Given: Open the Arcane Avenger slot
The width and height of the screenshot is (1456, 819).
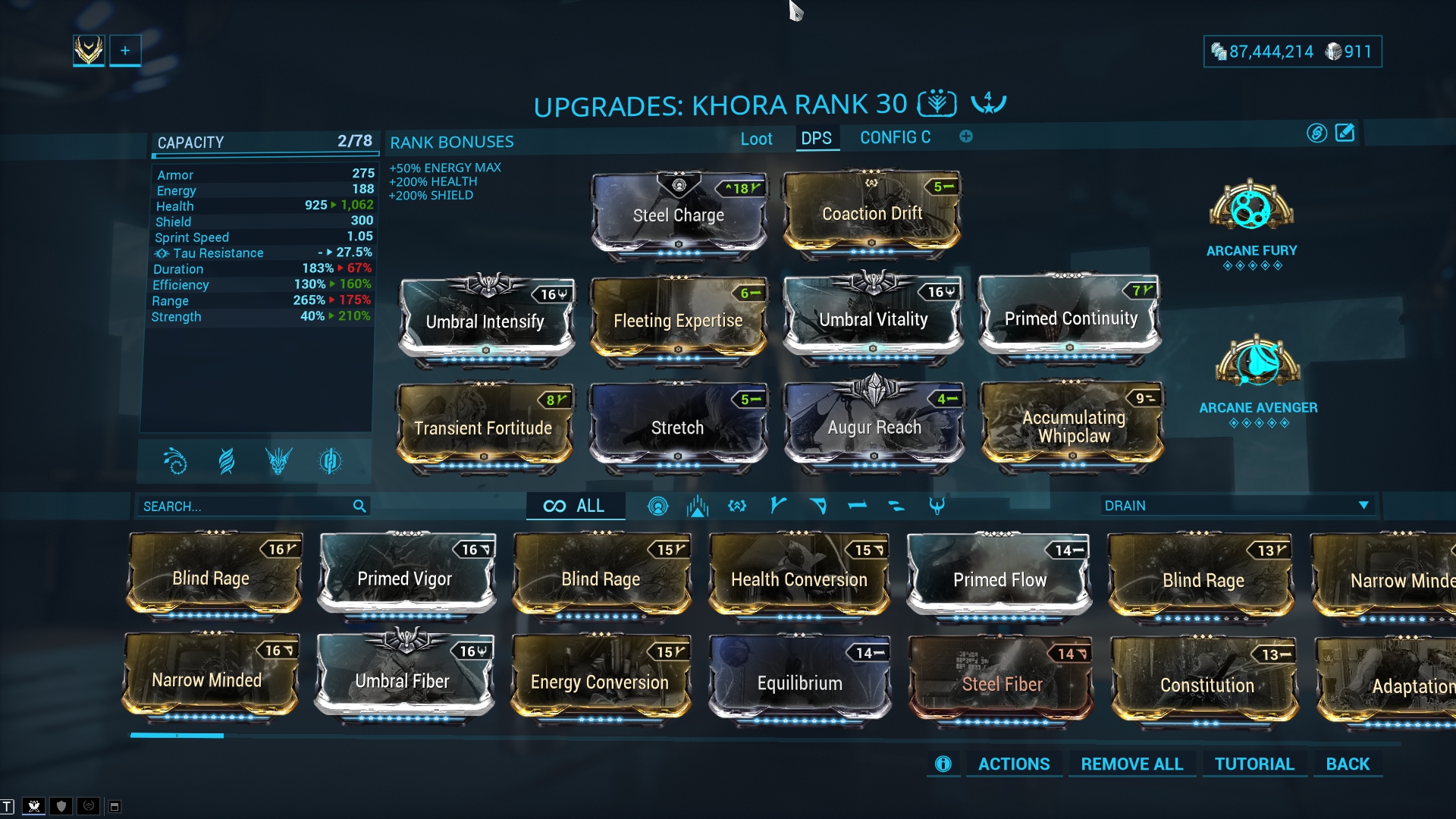Looking at the screenshot, I should tap(1258, 366).
